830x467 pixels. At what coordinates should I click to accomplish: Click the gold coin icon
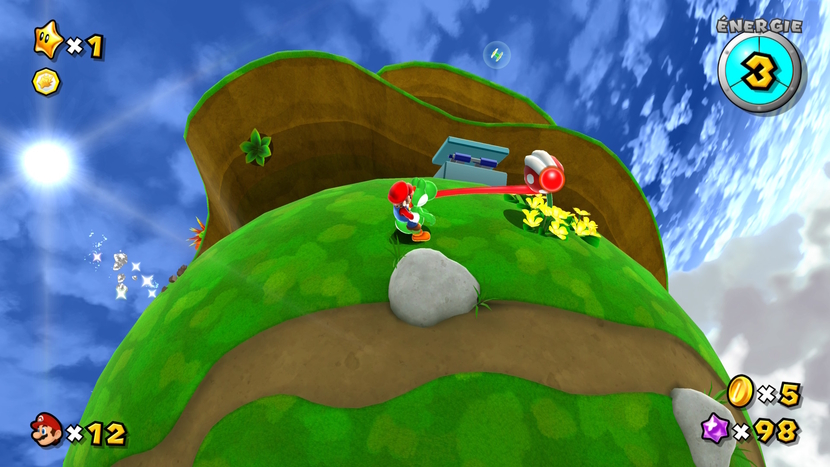coord(740,392)
